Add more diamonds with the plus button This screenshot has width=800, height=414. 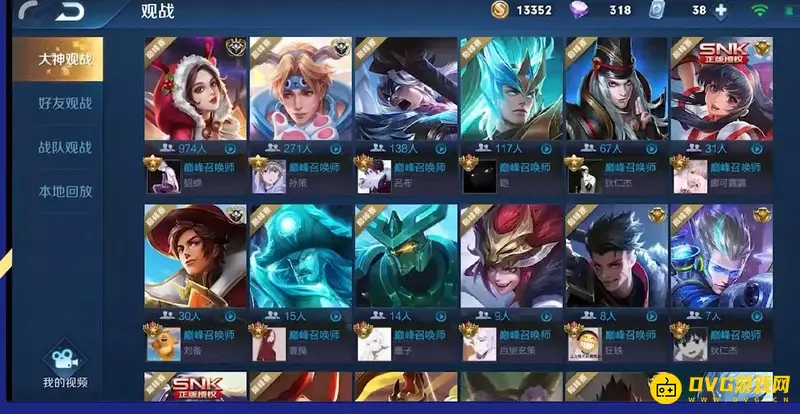click(x=722, y=11)
